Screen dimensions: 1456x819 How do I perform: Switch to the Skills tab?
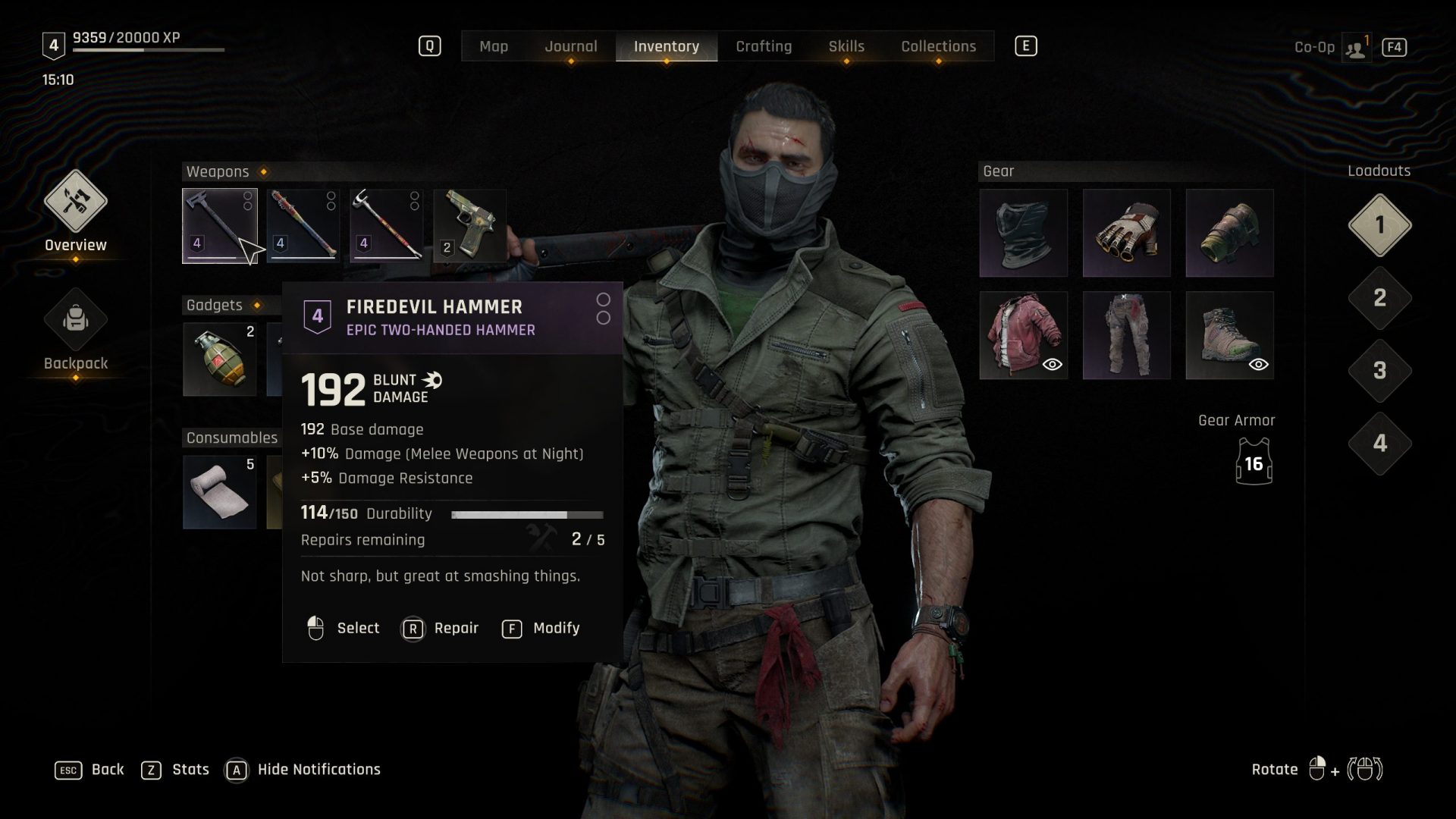pos(845,46)
